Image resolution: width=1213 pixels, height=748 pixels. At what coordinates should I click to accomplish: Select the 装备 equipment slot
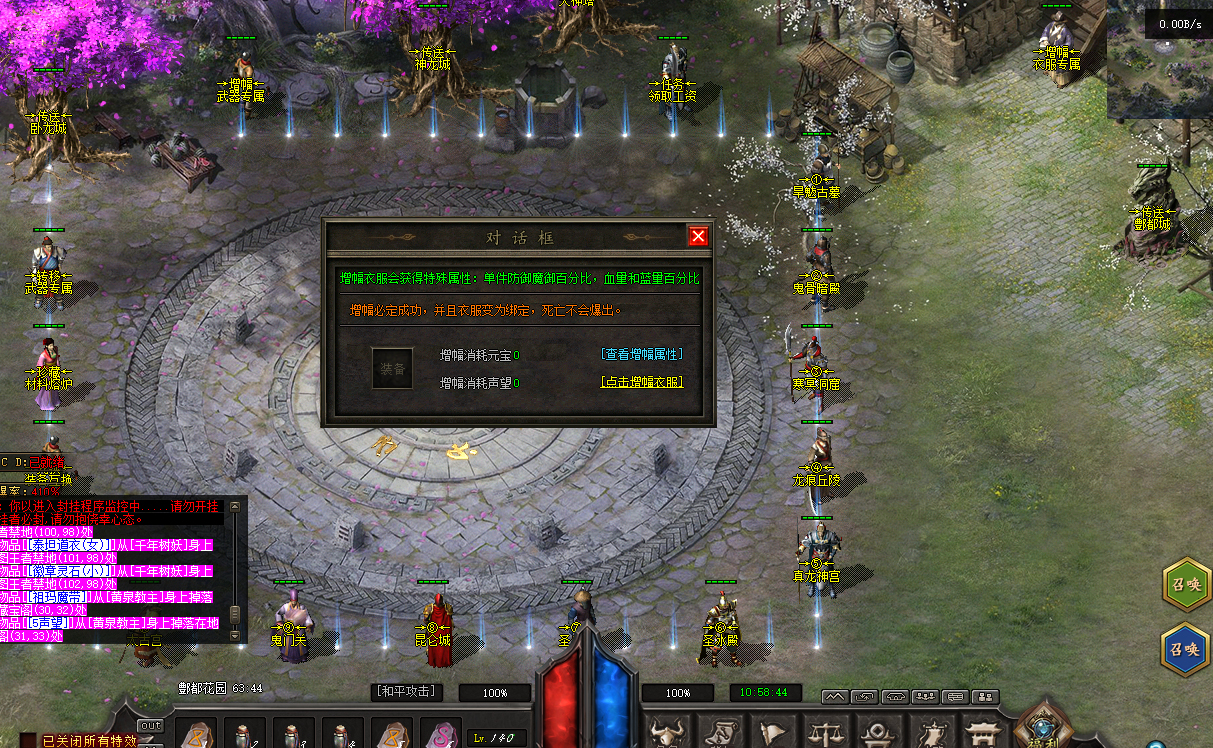click(392, 368)
